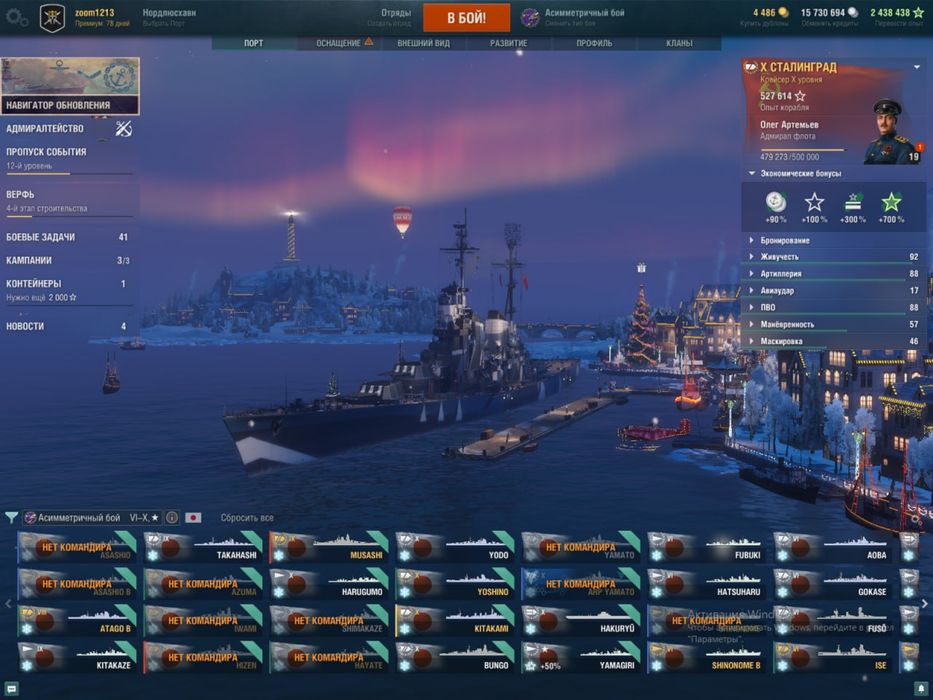This screenshot has width=933, height=700.
Task: Go to the РАЗВИТИЕ tab
Action: click(x=508, y=44)
